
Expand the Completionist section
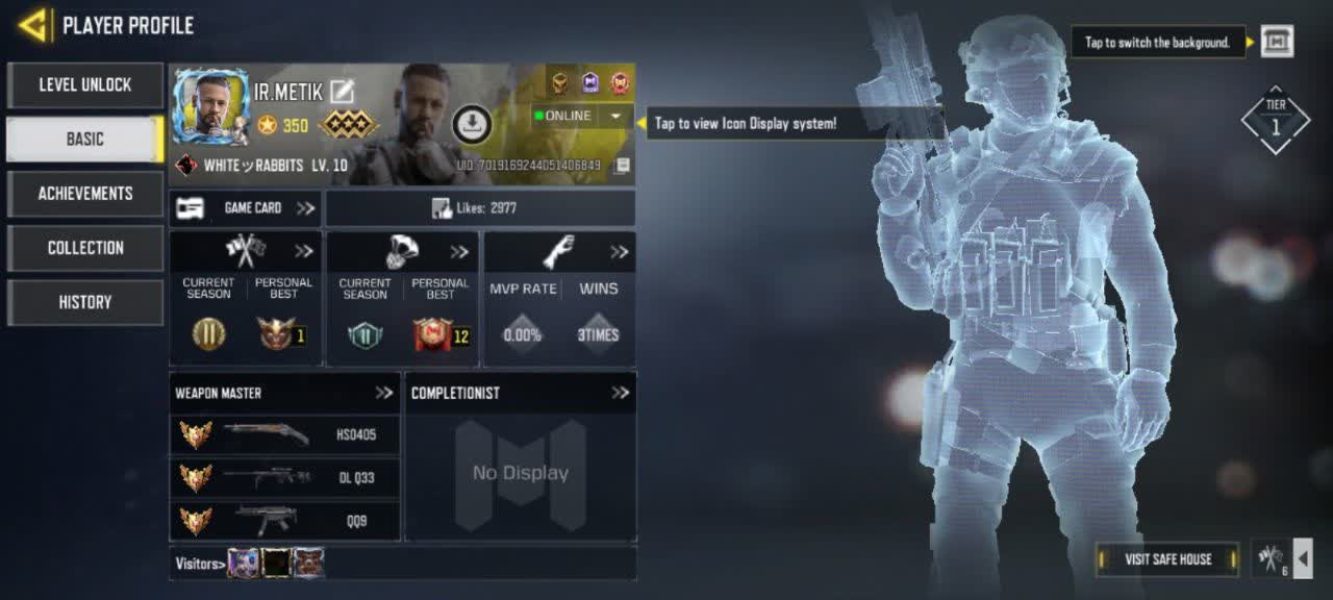pos(620,393)
